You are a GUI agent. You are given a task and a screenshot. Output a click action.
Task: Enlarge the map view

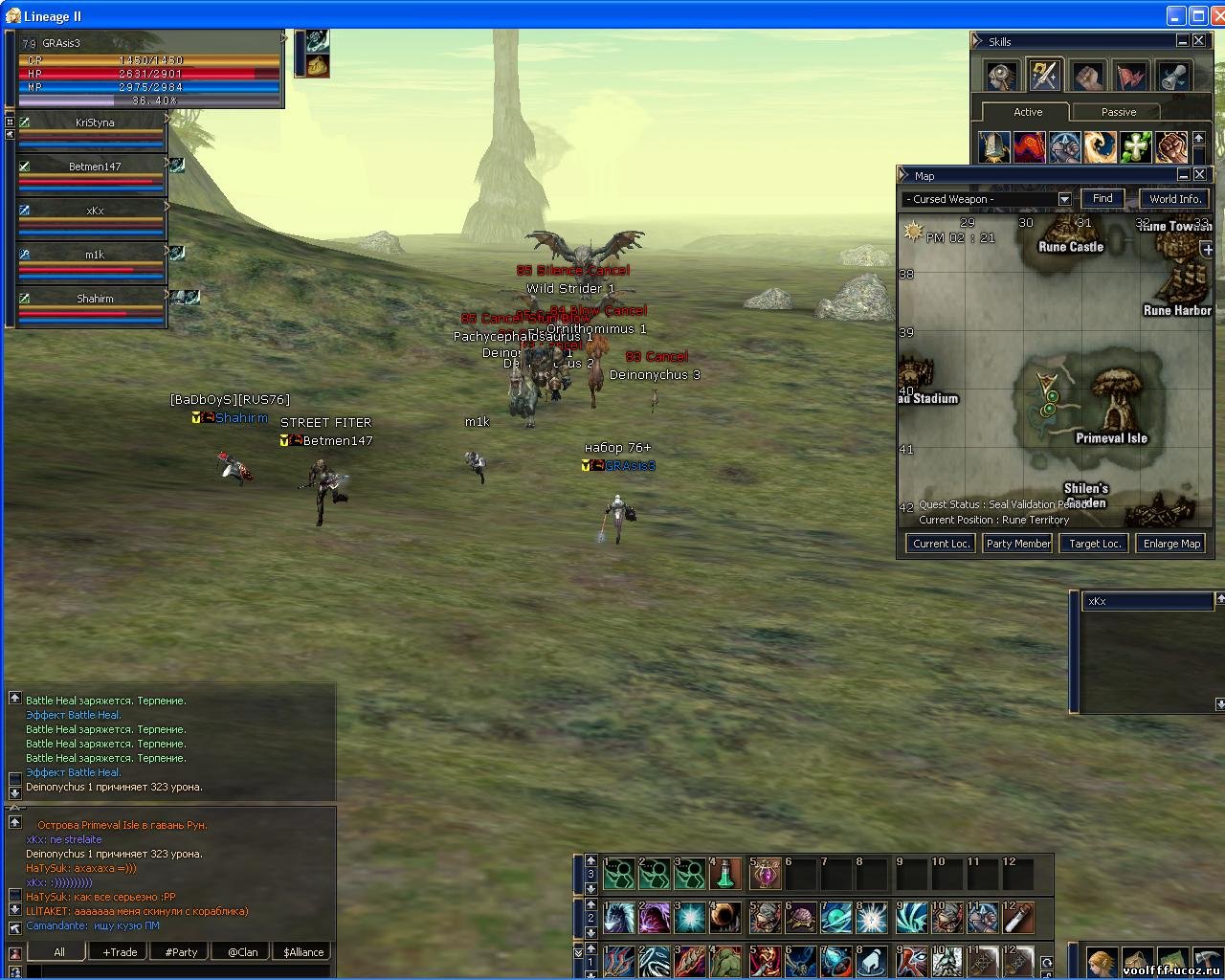coord(1171,544)
